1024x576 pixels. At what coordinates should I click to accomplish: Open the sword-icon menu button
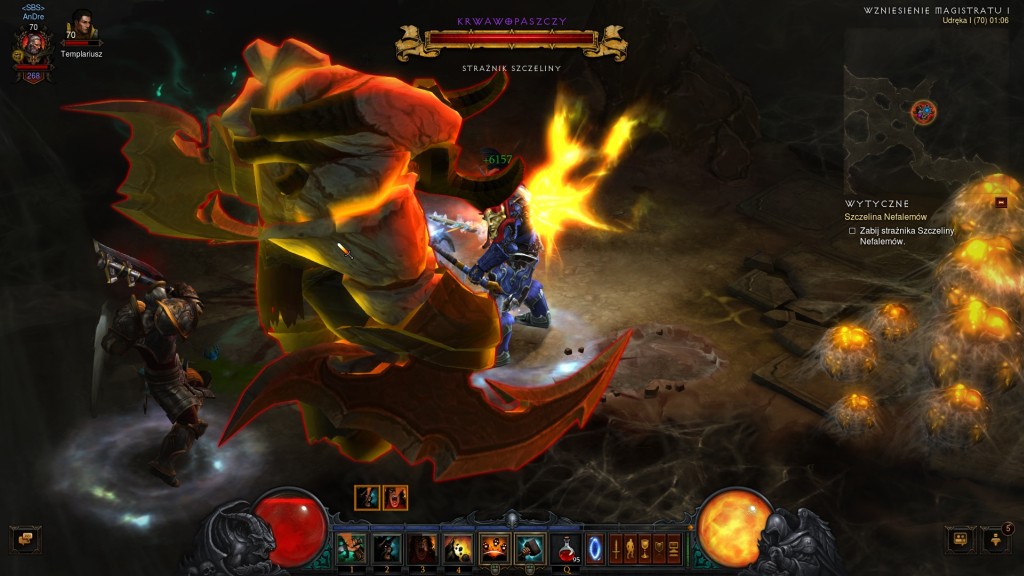pyautogui.click(x=617, y=548)
